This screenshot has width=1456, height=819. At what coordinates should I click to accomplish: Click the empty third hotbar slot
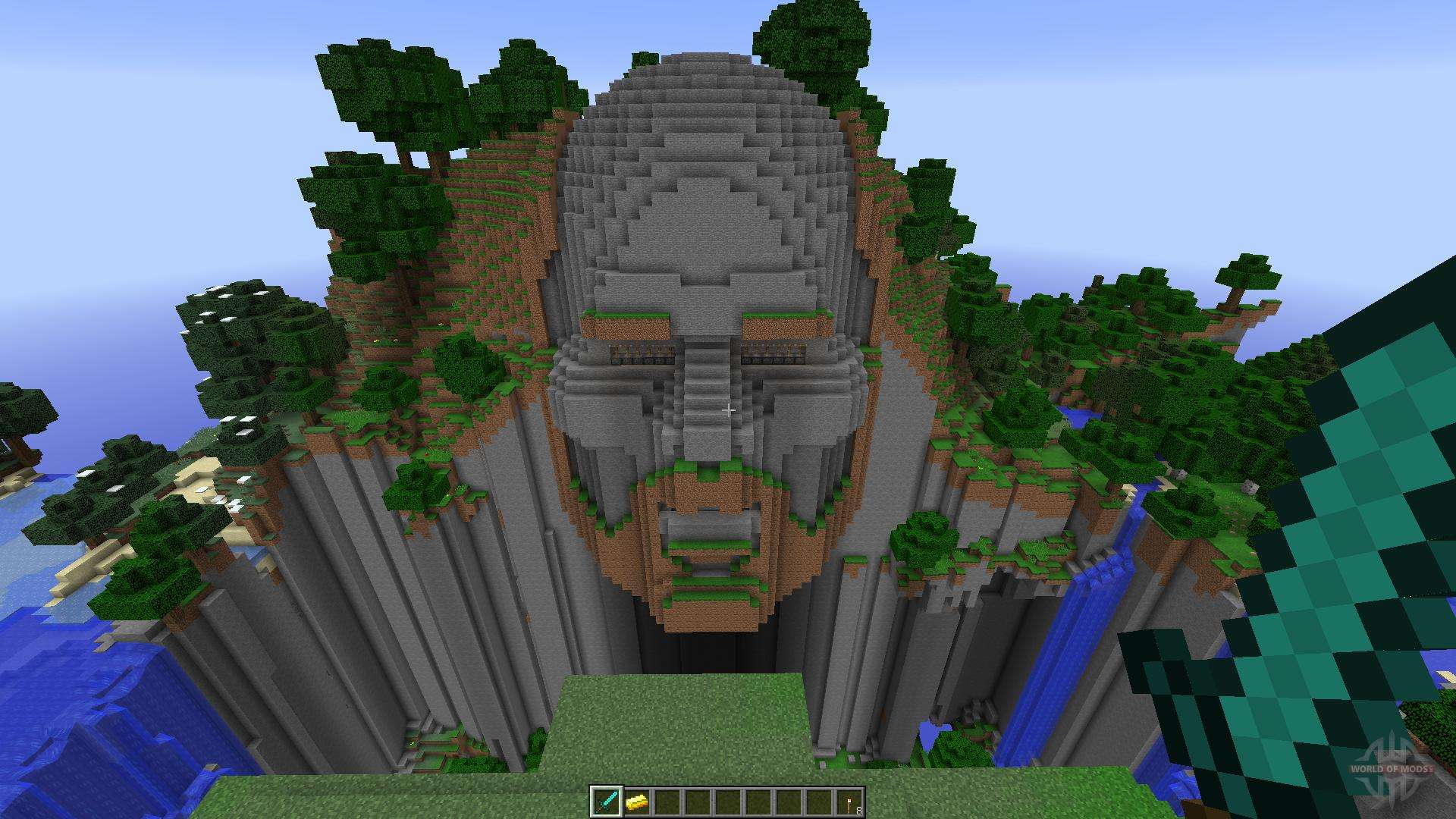coord(667,802)
